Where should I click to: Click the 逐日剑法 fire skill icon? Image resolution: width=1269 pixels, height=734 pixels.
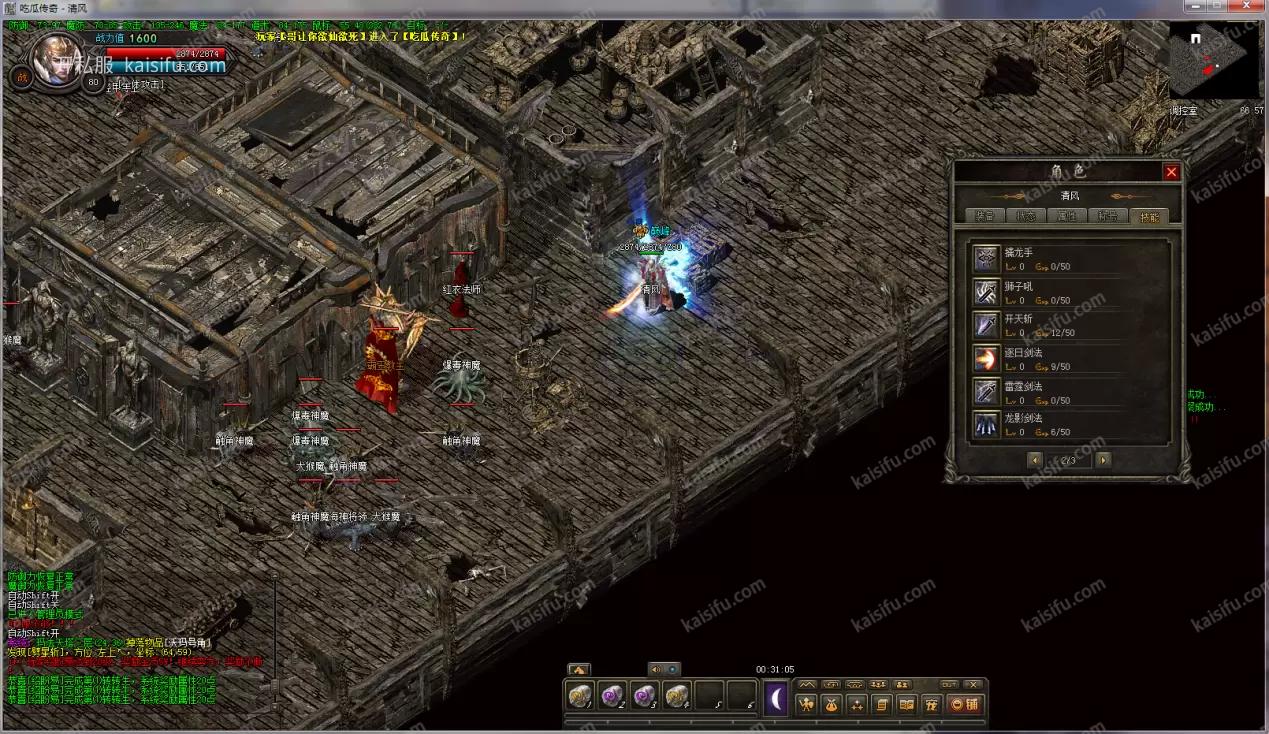pyautogui.click(x=987, y=358)
